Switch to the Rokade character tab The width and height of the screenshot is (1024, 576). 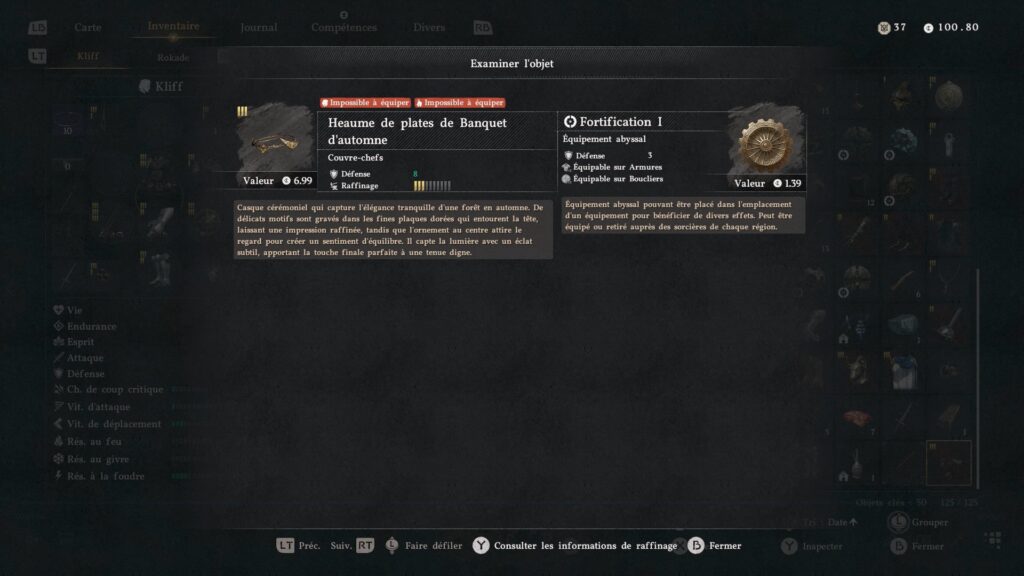[x=173, y=57]
